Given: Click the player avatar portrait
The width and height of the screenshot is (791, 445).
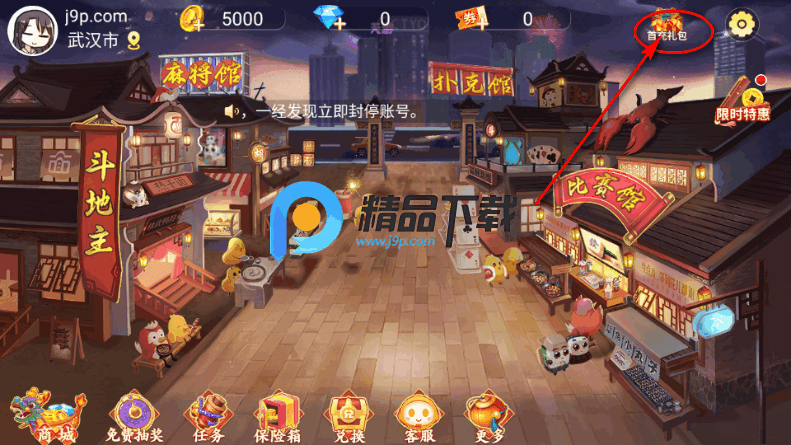Looking at the screenshot, I should click(x=31, y=29).
